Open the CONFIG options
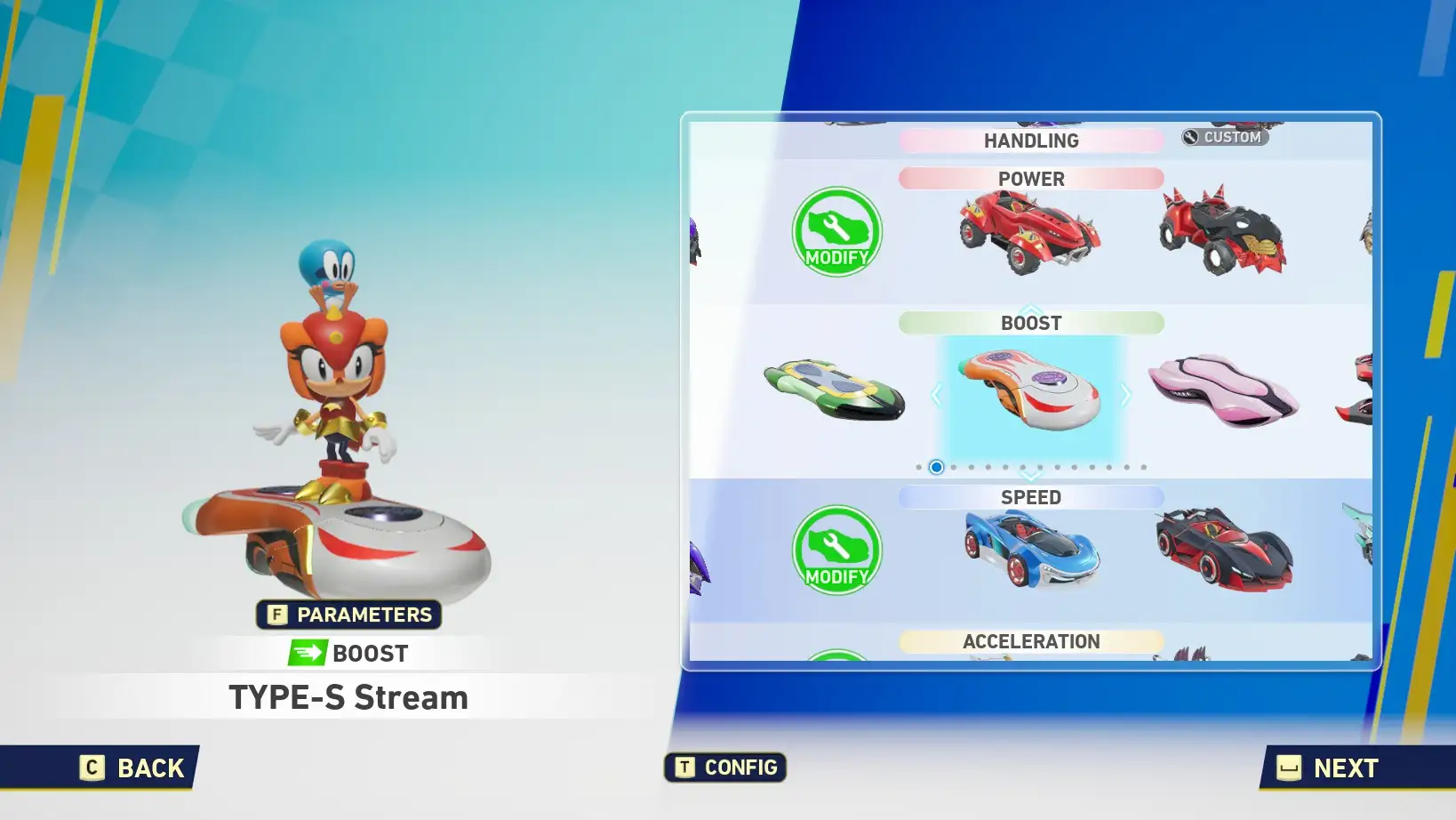Screen dimensions: 1456x820 [725, 768]
